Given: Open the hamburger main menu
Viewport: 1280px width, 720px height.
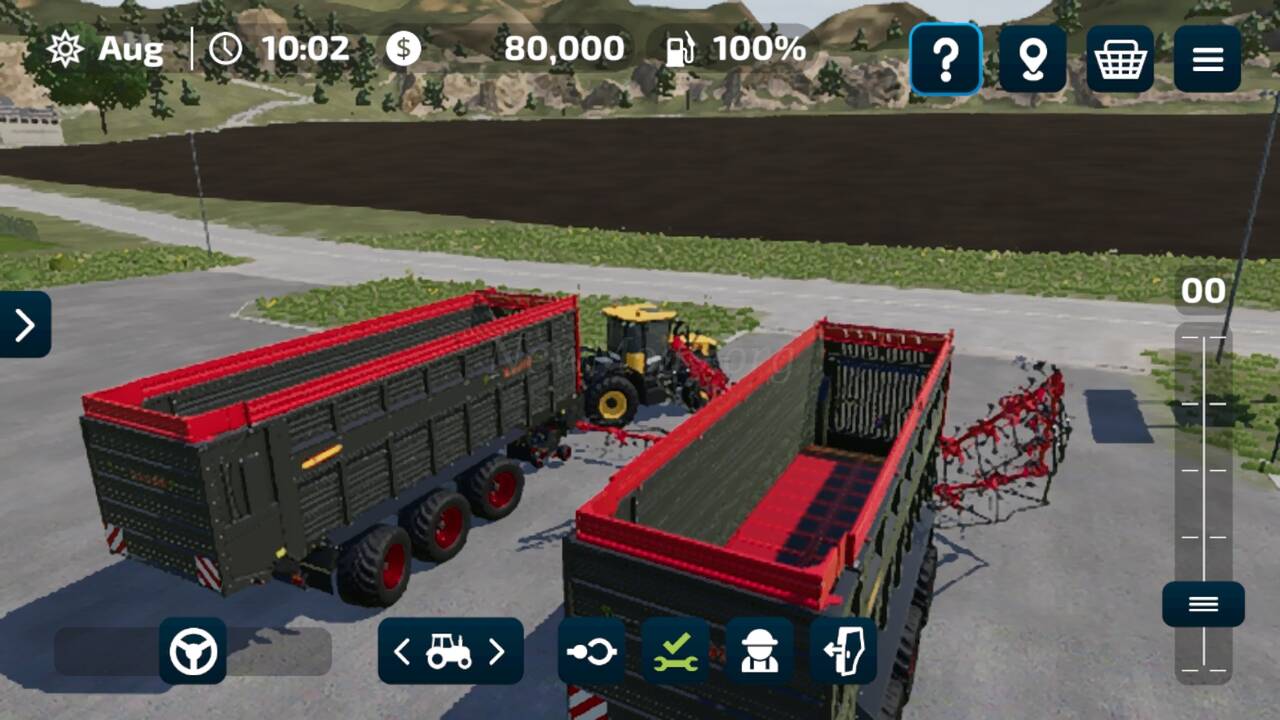Looking at the screenshot, I should click(x=1207, y=60).
